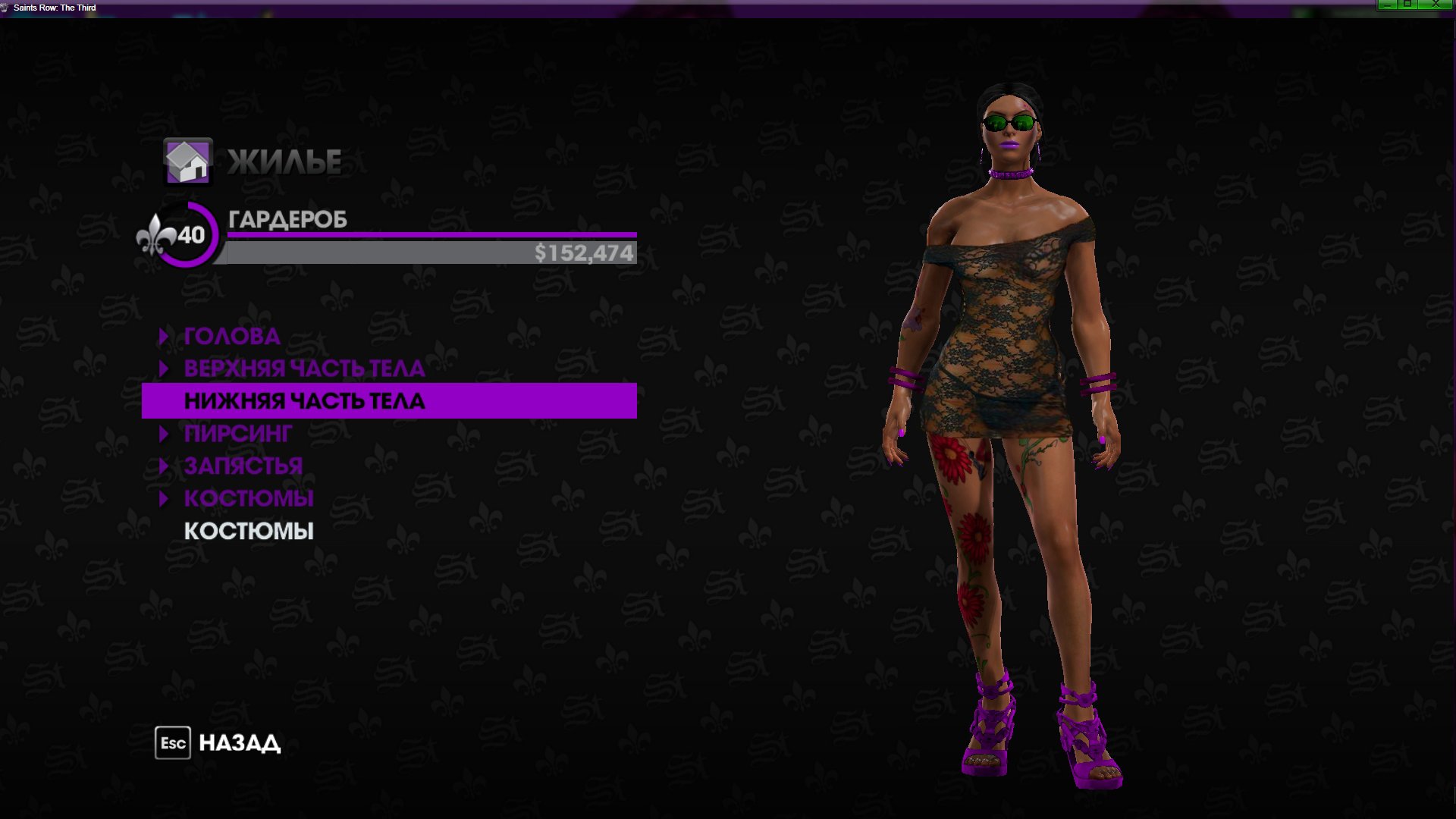
Task: Open the ПИРСИНГ wardrobe category
Action: pos(237,434)
